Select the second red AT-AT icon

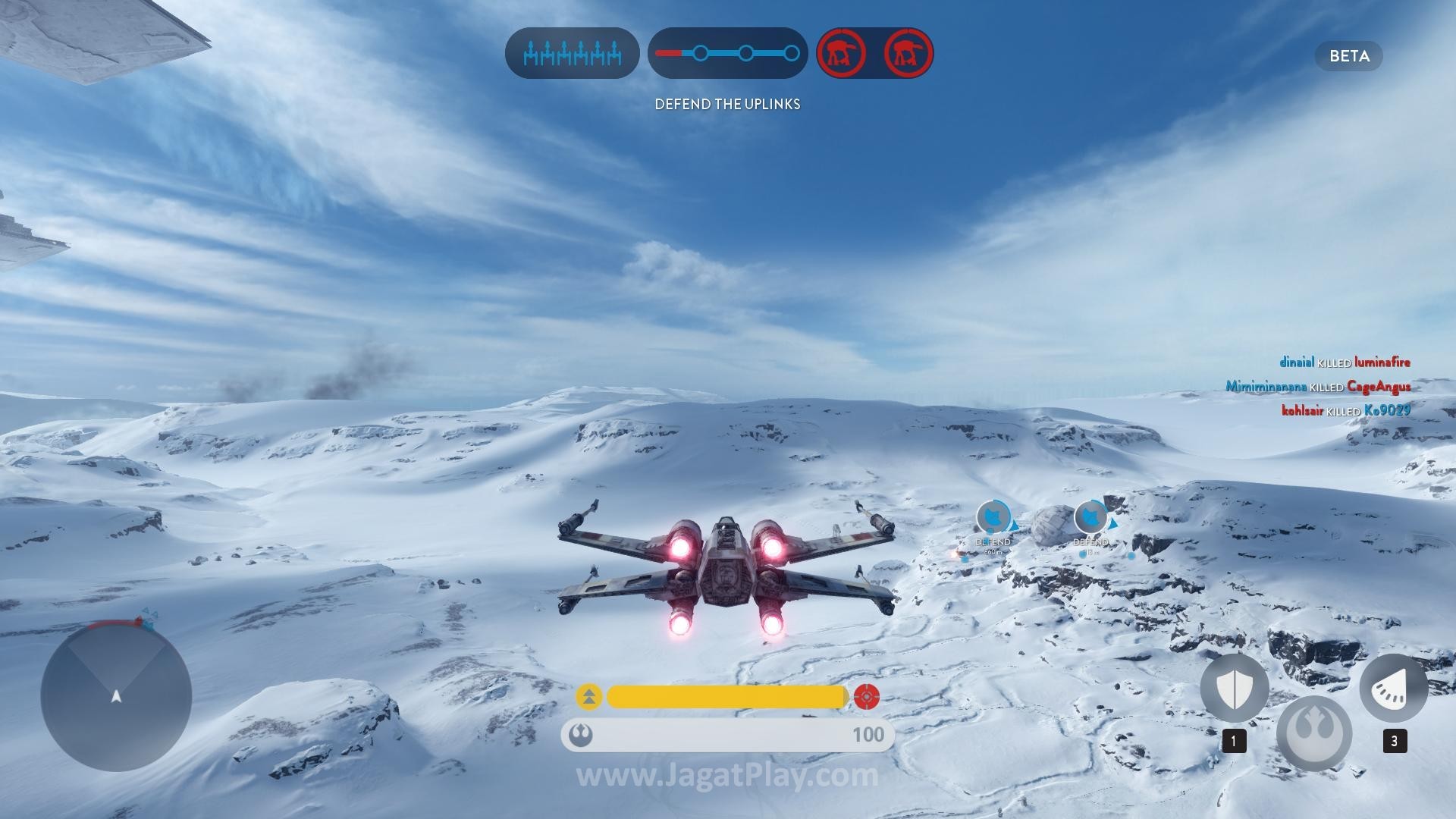pyautogui.click(x=908, y=53)
